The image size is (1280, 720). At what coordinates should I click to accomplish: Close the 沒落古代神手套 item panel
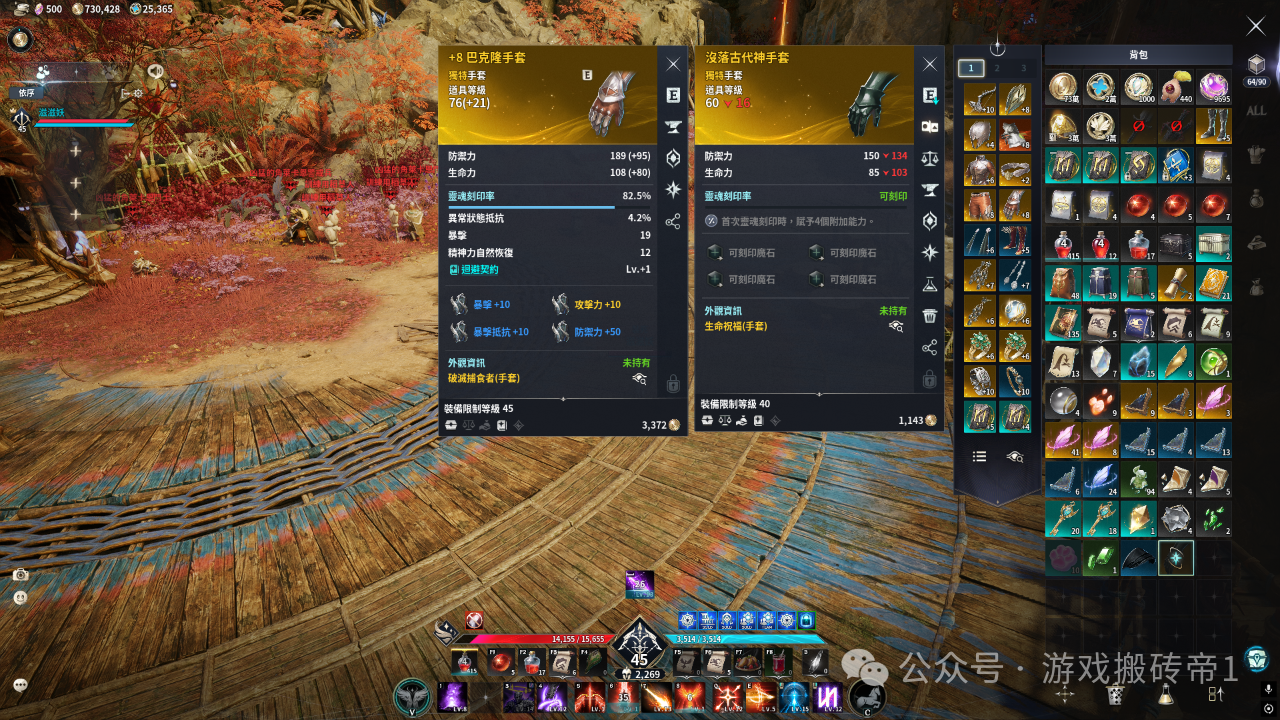coord(930,64)
